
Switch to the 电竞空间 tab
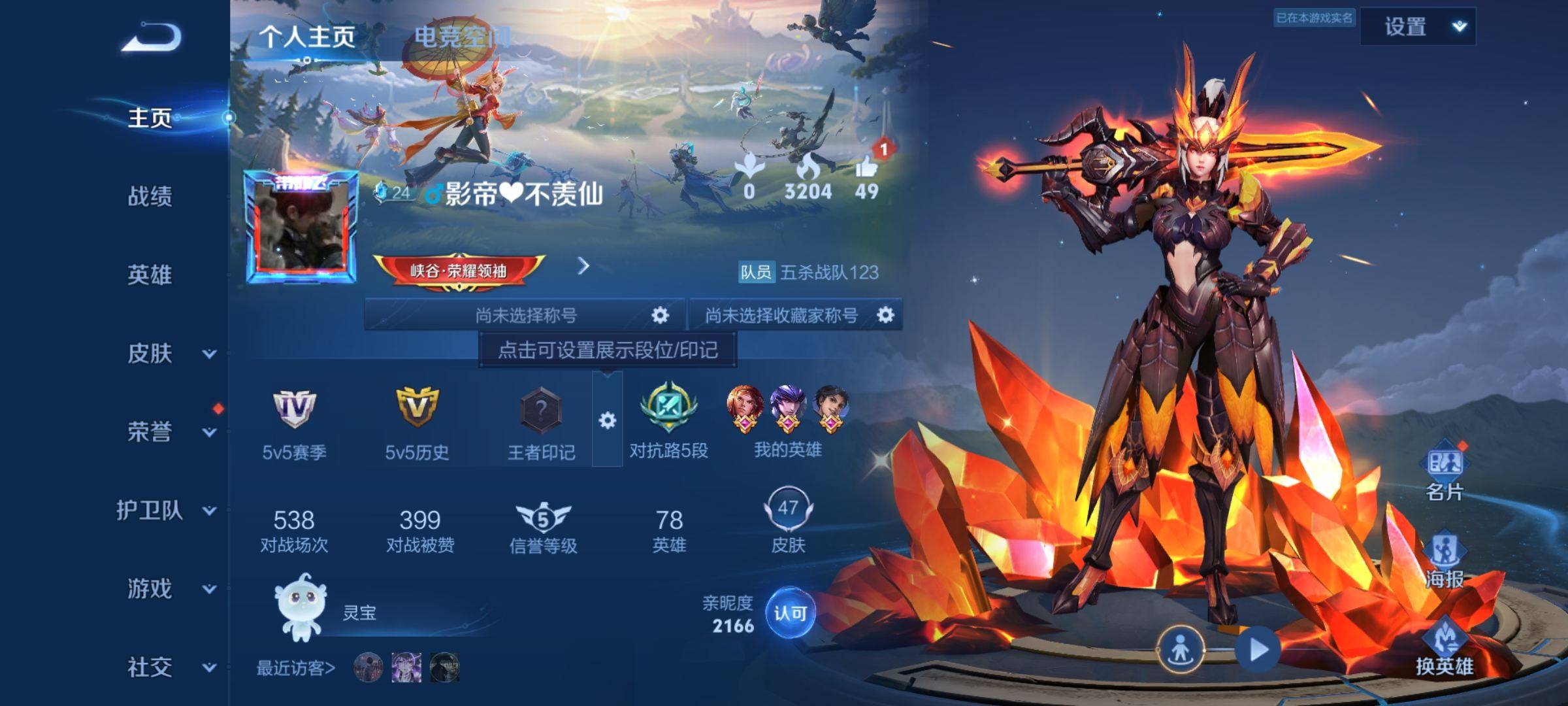[462, 37]
